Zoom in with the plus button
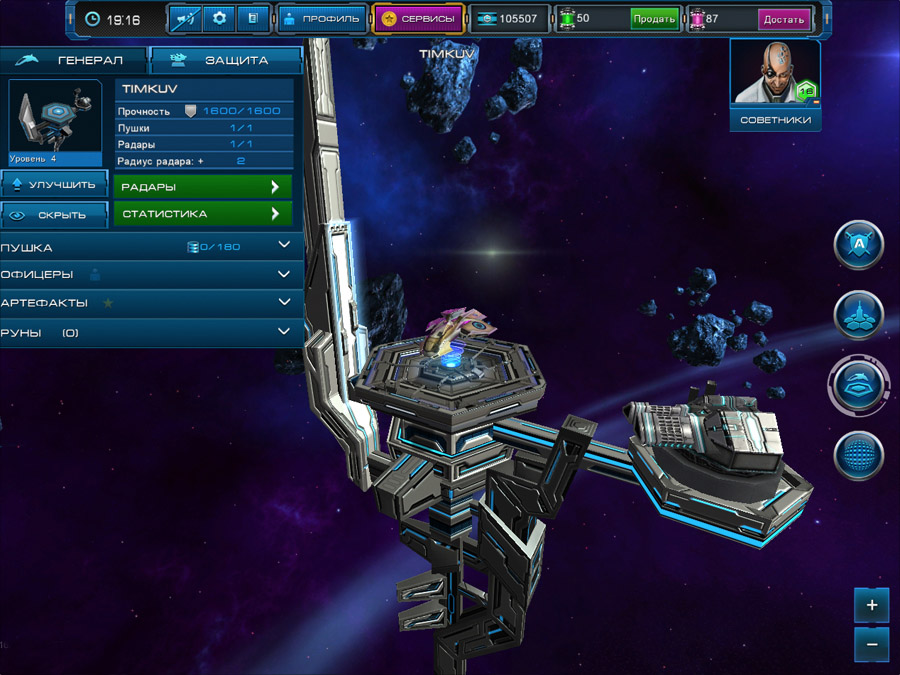 [872, 605]
